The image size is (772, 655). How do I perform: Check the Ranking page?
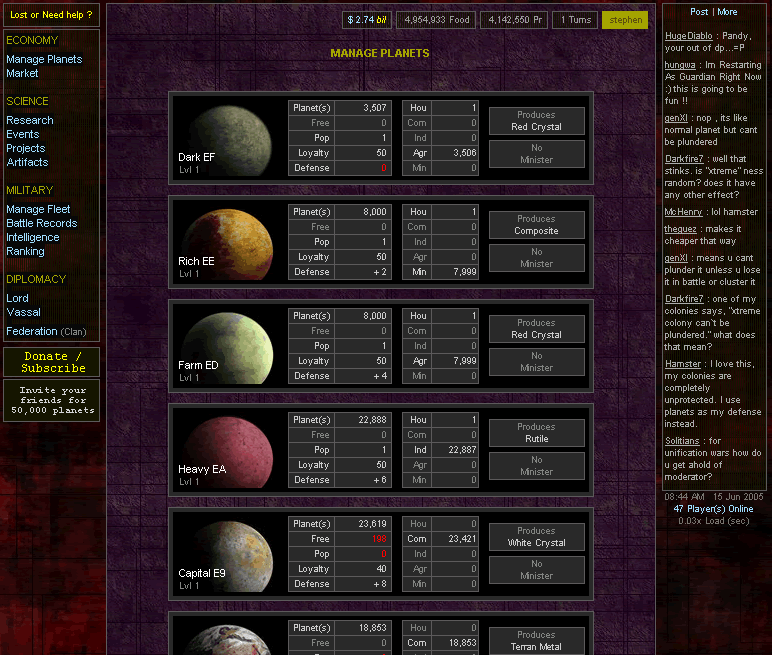(25, 251)
